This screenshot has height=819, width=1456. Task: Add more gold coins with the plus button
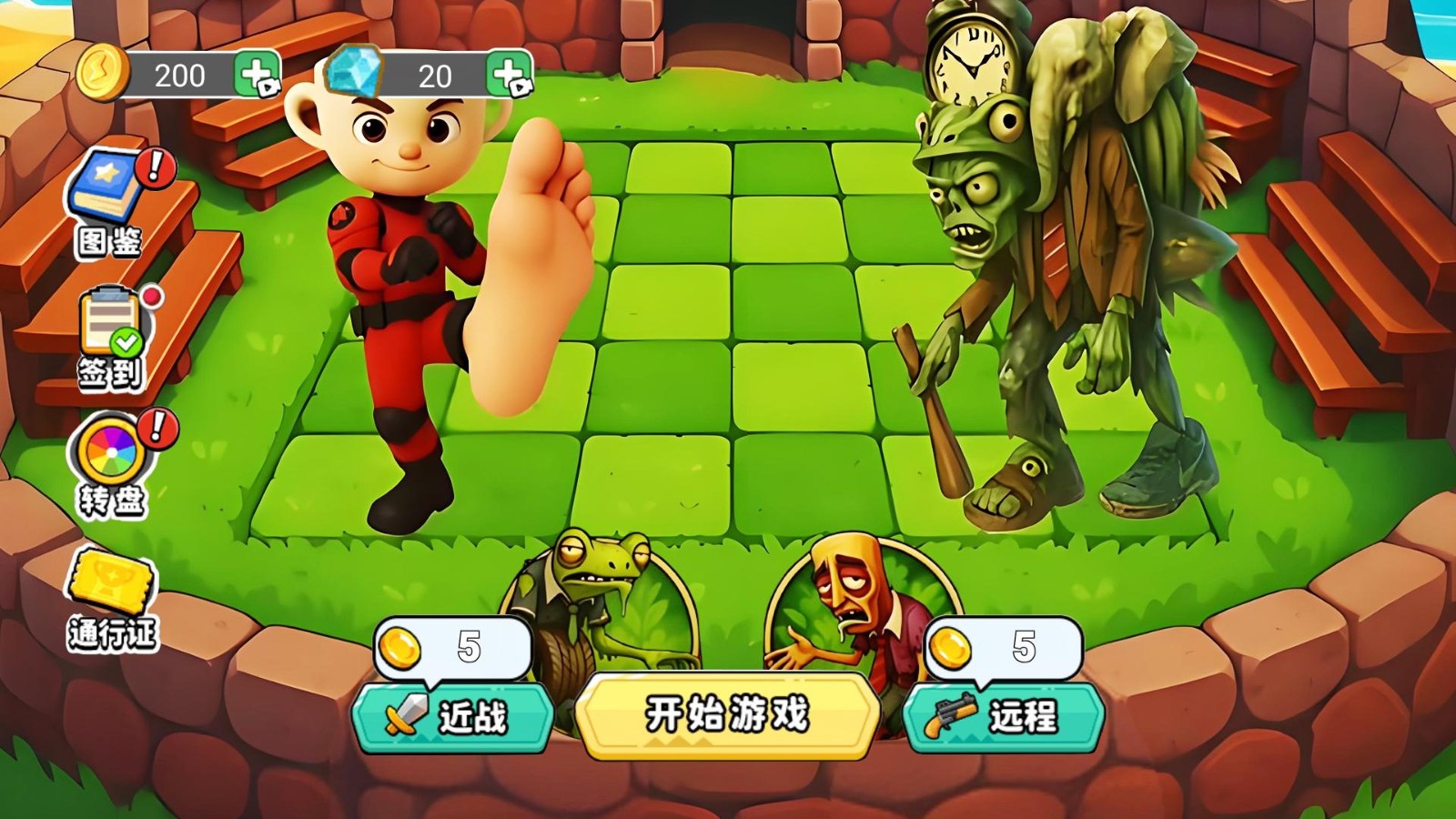point(258,75)
